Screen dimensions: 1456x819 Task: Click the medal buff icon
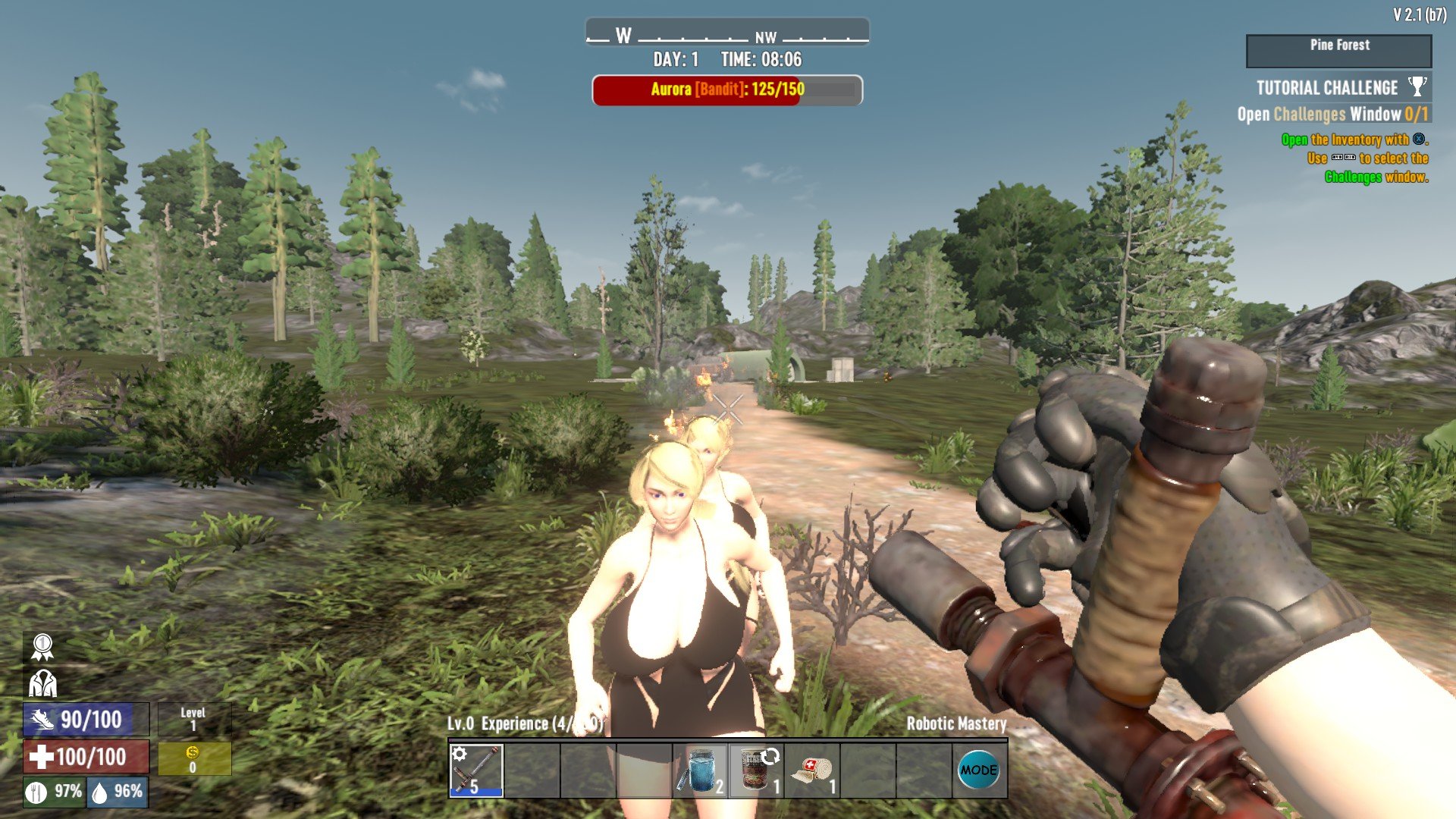pos(42,647)
